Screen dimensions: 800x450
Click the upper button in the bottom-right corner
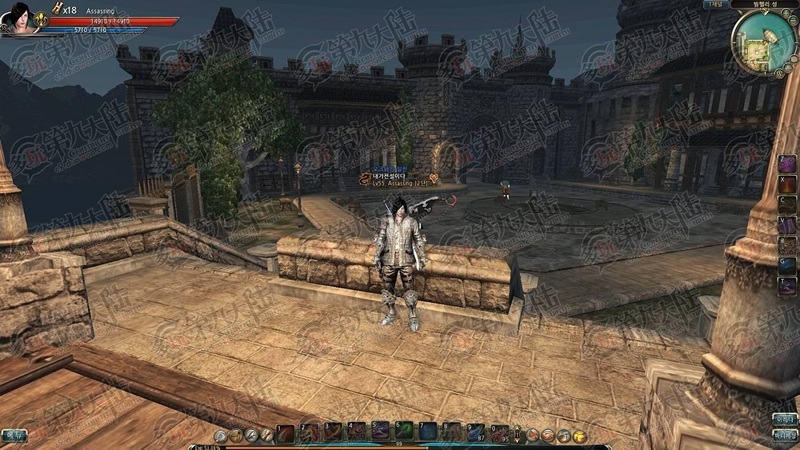point(785,420)
